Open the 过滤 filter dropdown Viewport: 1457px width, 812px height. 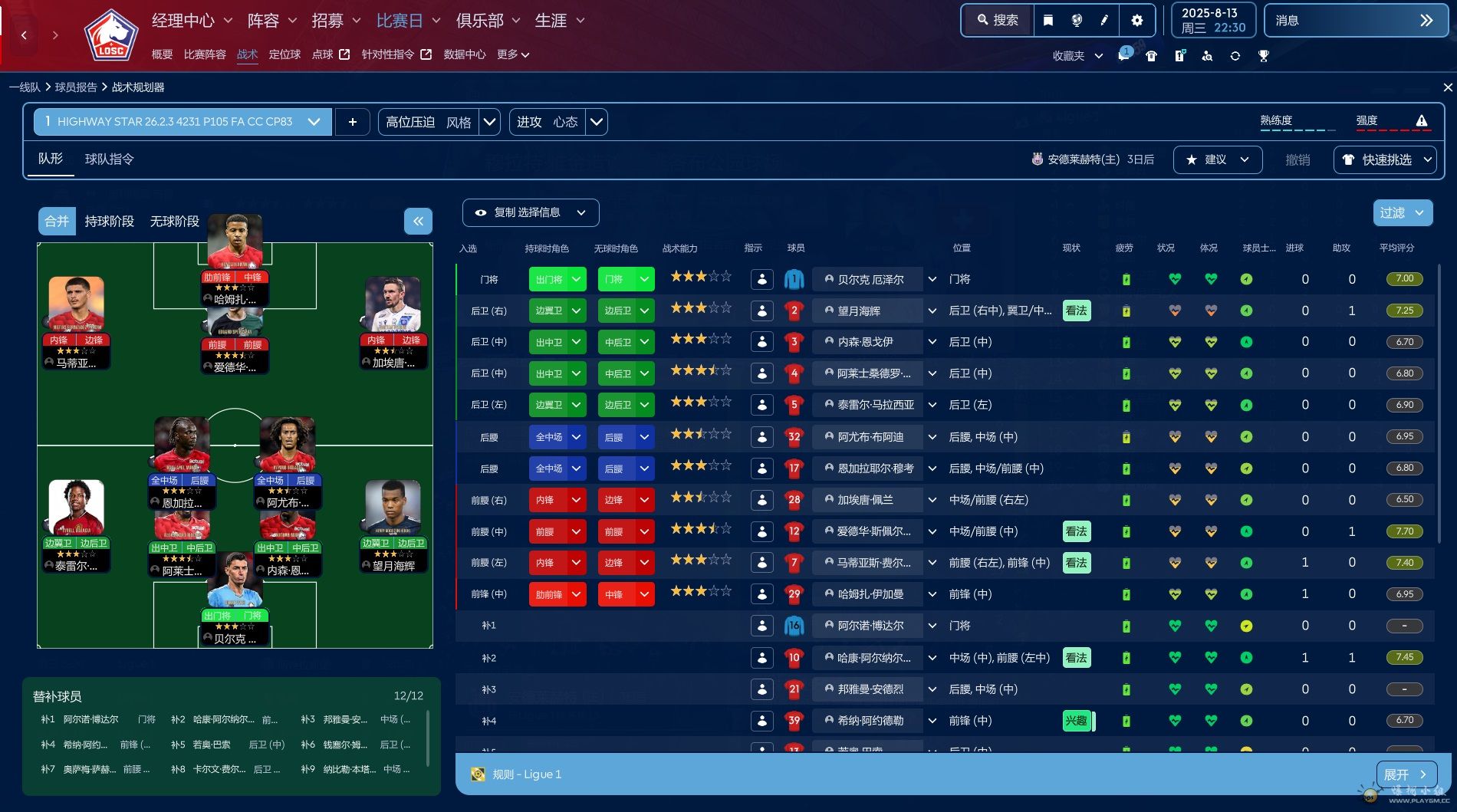click(1403, 213)
